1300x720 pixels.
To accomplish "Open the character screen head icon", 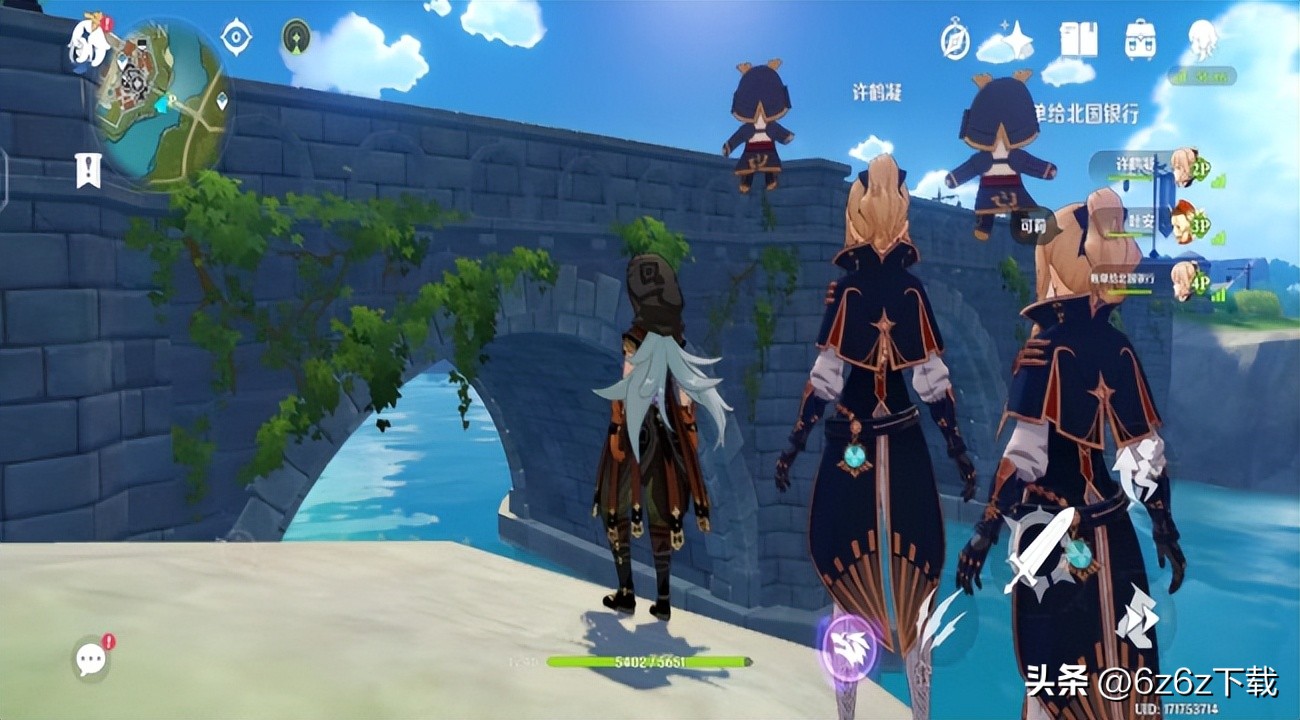I will pos(1202,39).
